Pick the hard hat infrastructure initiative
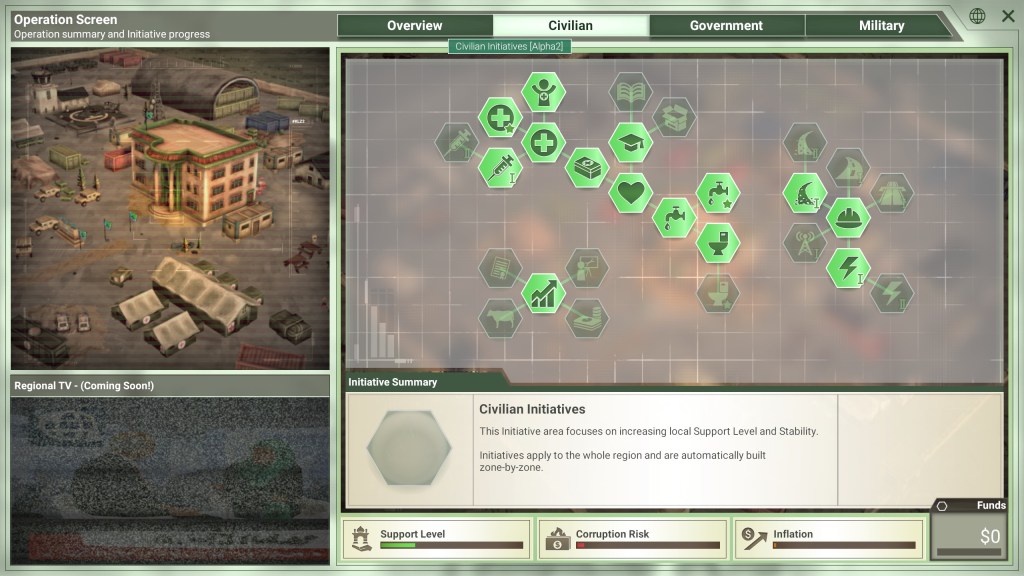The image size is (1024, 576). coord(848,217)
